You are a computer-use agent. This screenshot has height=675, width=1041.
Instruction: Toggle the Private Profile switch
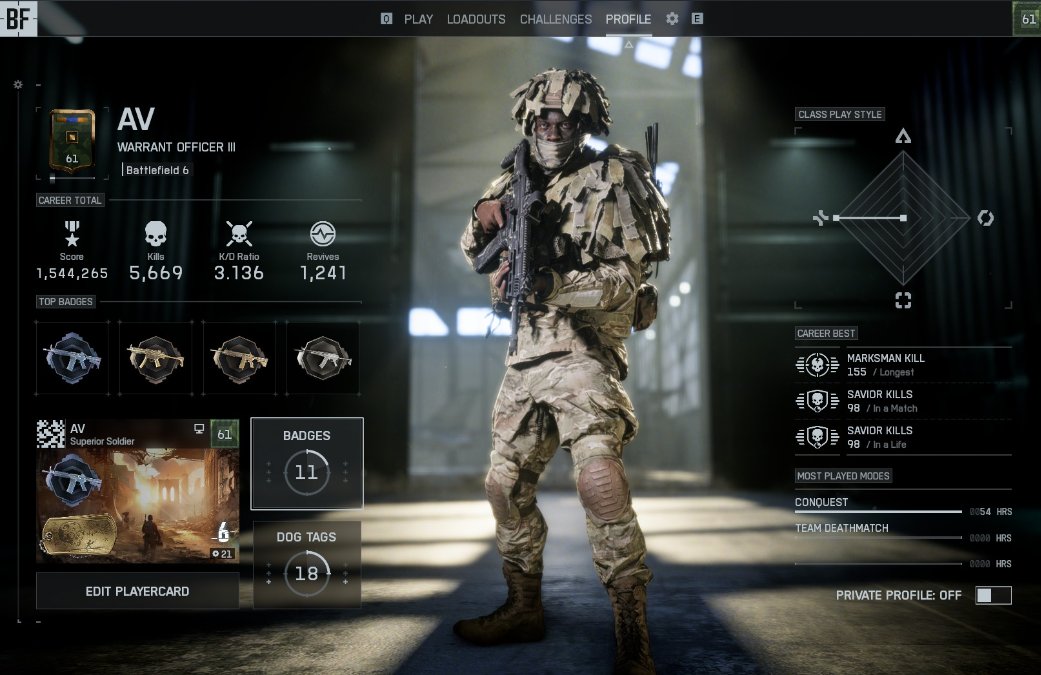click(x=993, y=595)
